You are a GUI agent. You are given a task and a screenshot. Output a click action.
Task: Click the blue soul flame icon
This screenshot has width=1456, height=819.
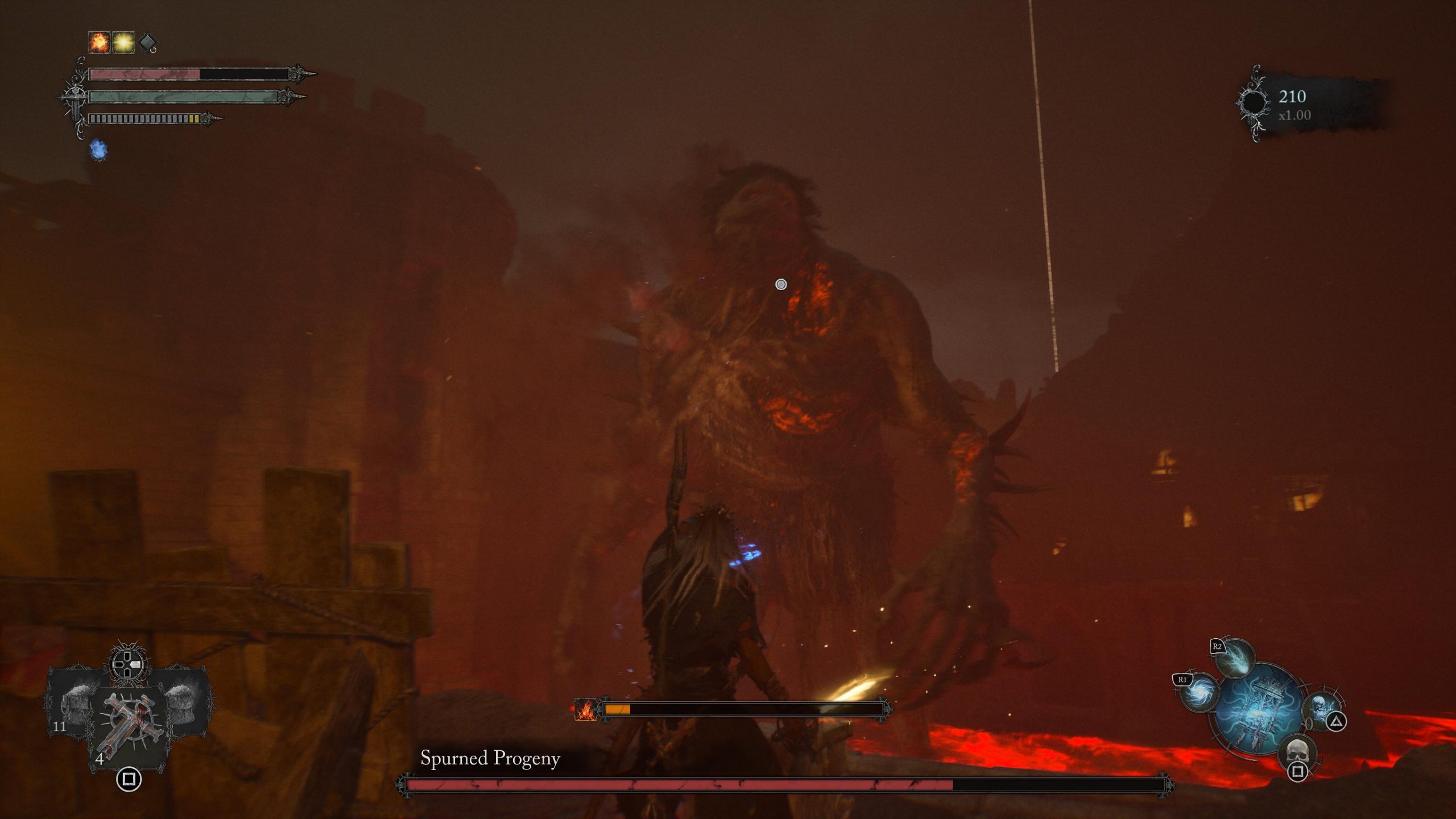(x=98, y=150)
